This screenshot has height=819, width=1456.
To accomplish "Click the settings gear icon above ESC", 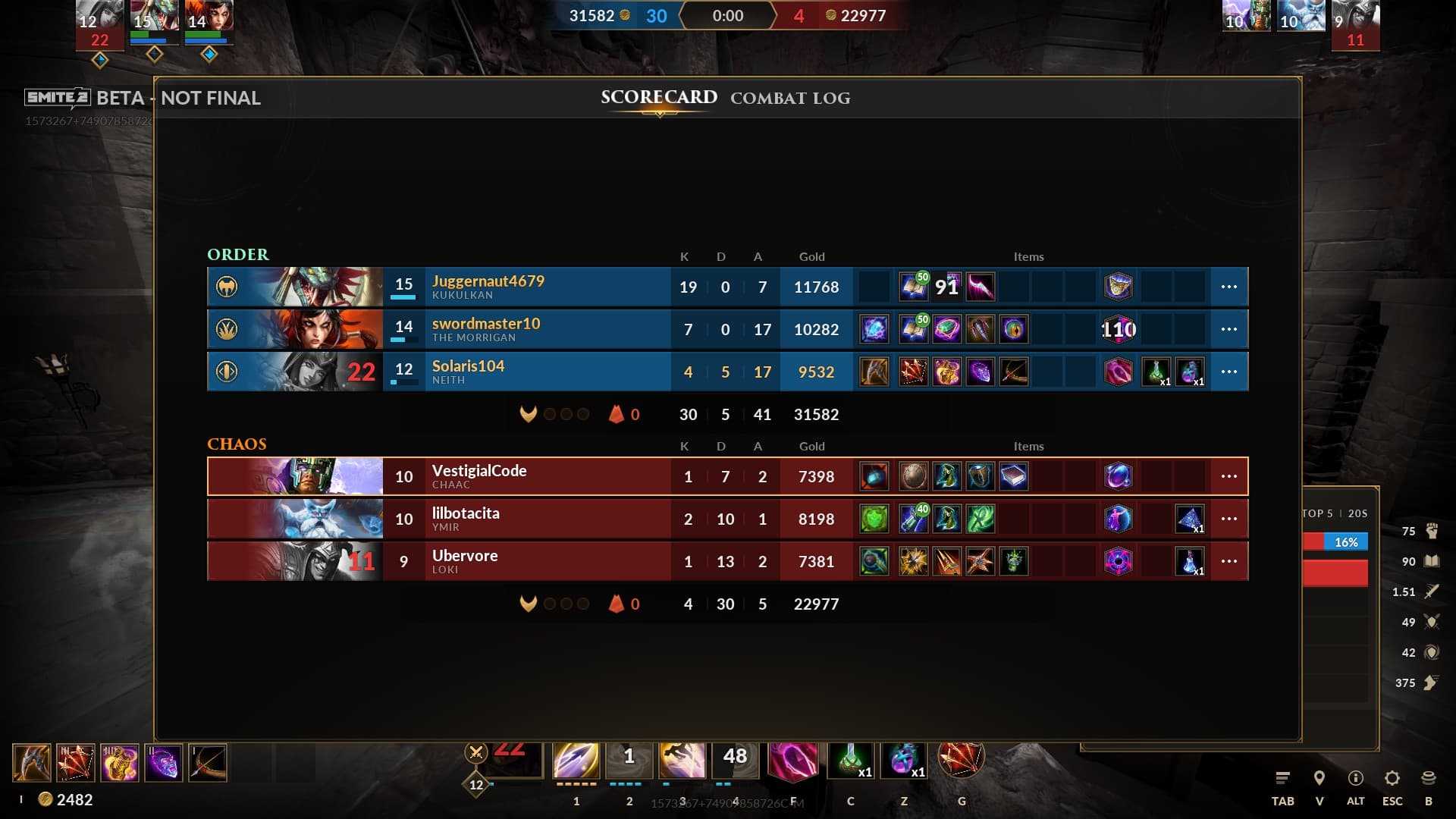I will (x=1392, y=778).
